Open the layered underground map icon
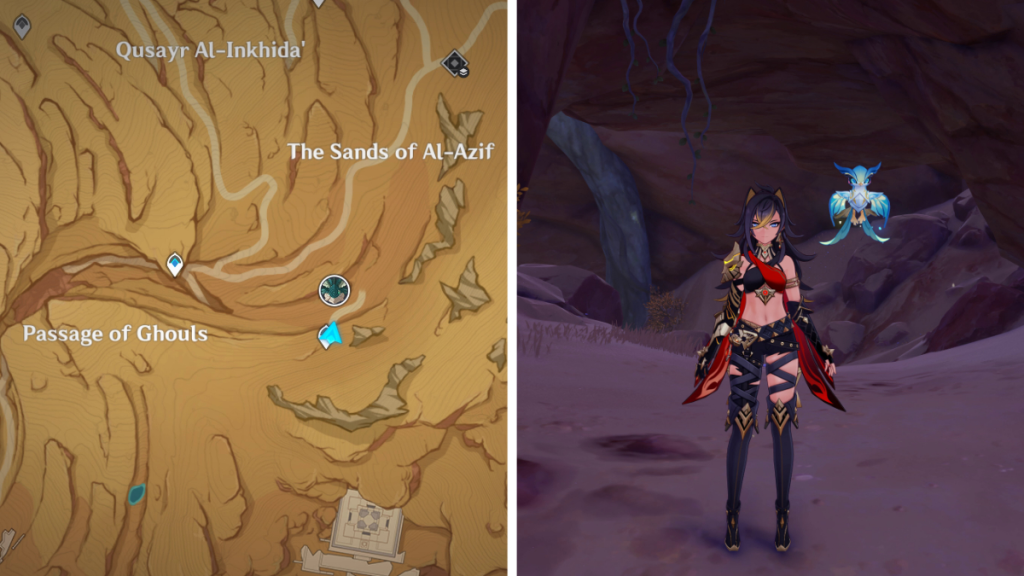The width and height of the screenshot is (1024, 576). pyautogui.click(x=456, y=64)
